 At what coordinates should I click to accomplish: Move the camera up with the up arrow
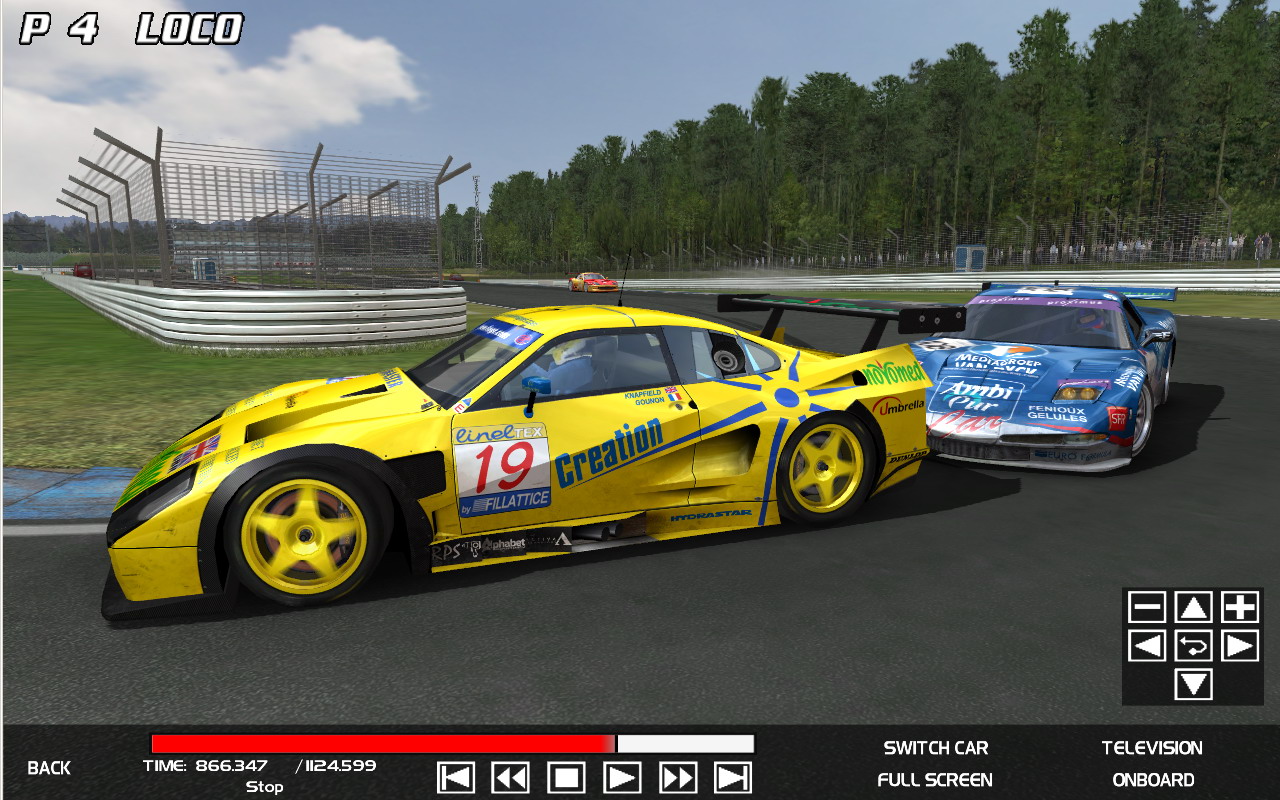pos(1193,607)
